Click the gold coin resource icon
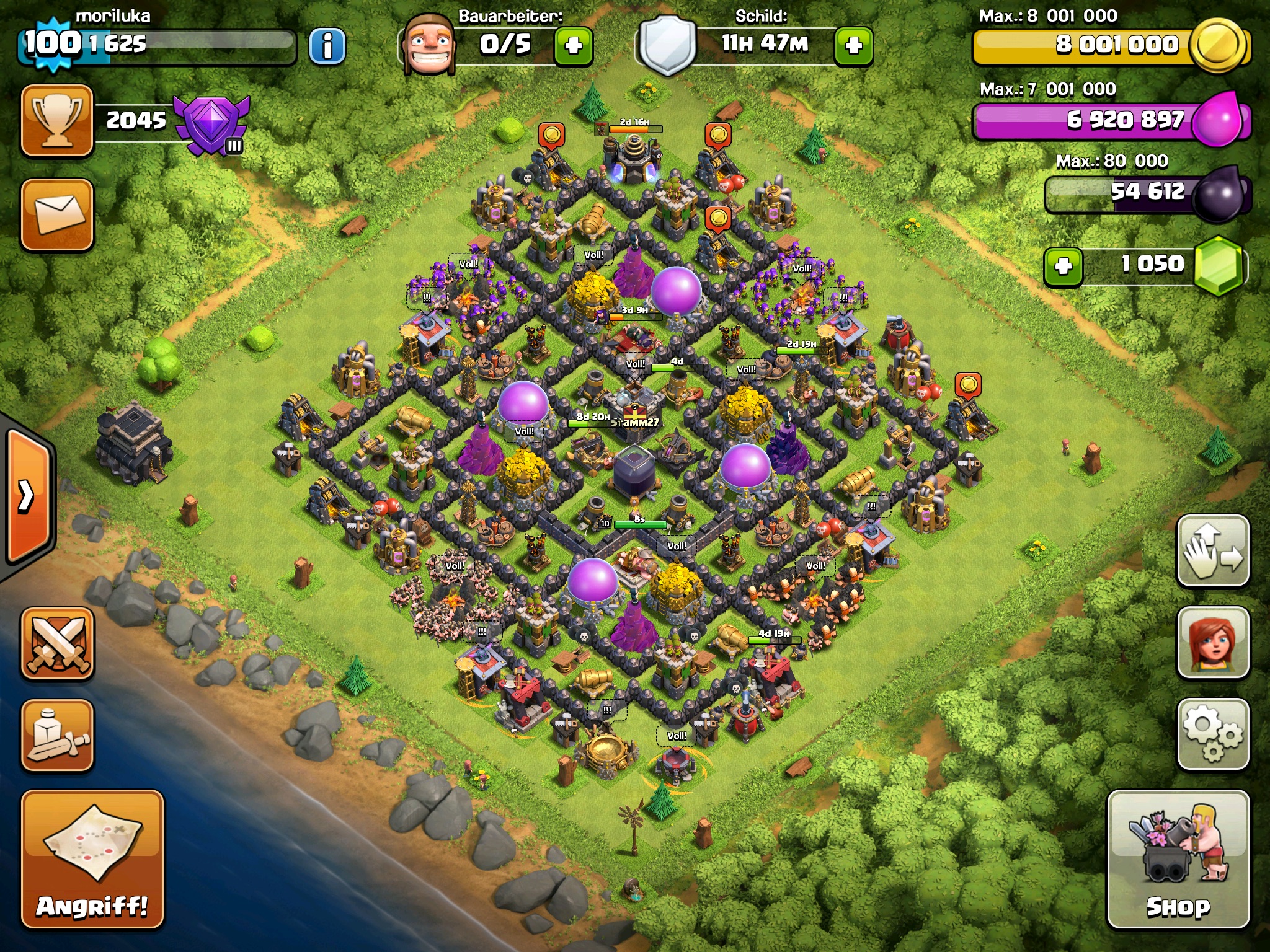Viewport: 1270px width, 952px height. (x=1219, y=46)
